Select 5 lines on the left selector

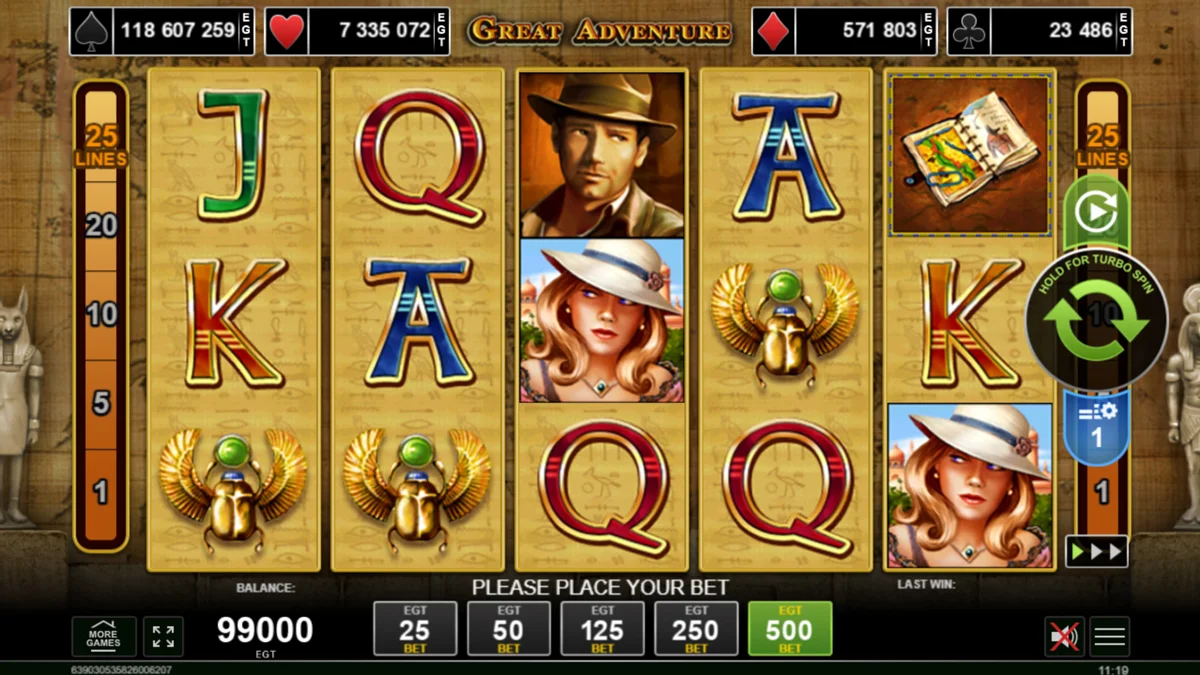click(101, 403)
